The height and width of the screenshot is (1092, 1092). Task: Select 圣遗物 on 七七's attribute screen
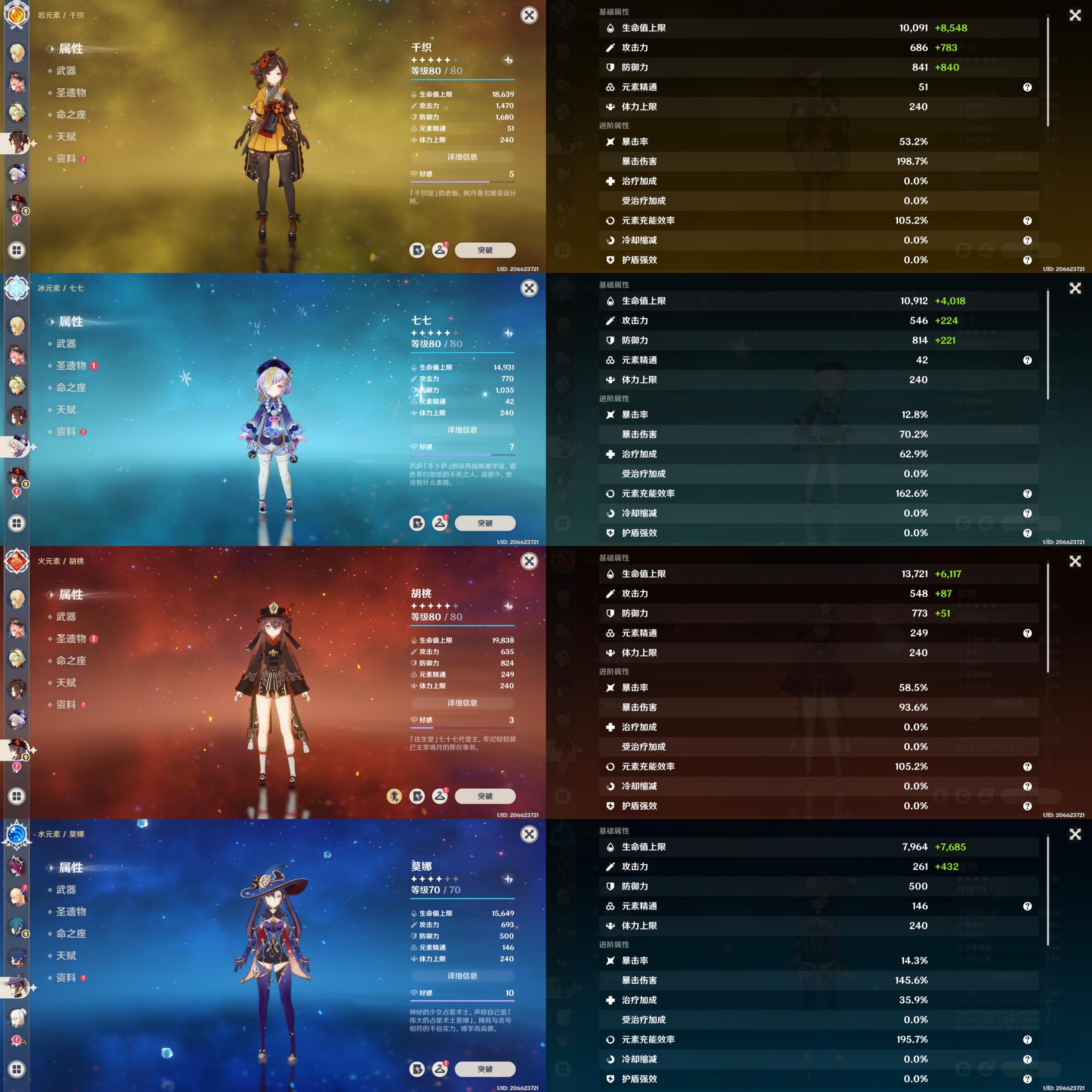tap(71, 366)
